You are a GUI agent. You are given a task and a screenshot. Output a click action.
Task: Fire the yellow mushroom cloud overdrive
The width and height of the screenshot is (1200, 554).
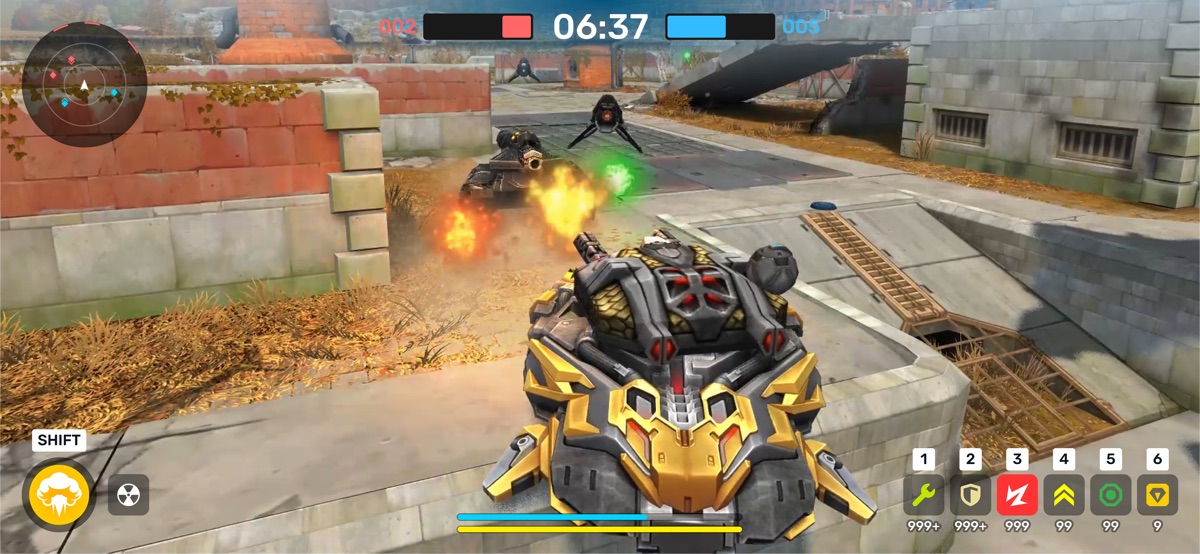[60, 493]
